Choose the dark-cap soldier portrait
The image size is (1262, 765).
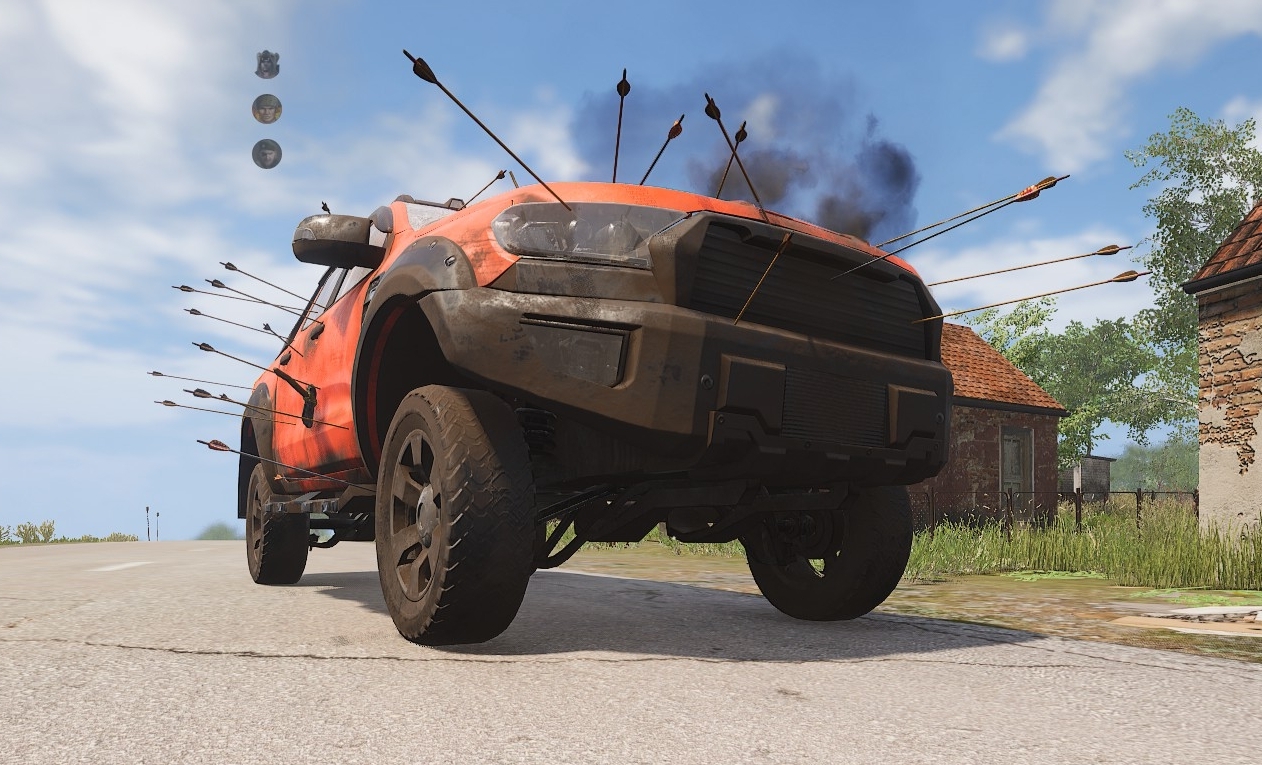click(x=267, y=153)
